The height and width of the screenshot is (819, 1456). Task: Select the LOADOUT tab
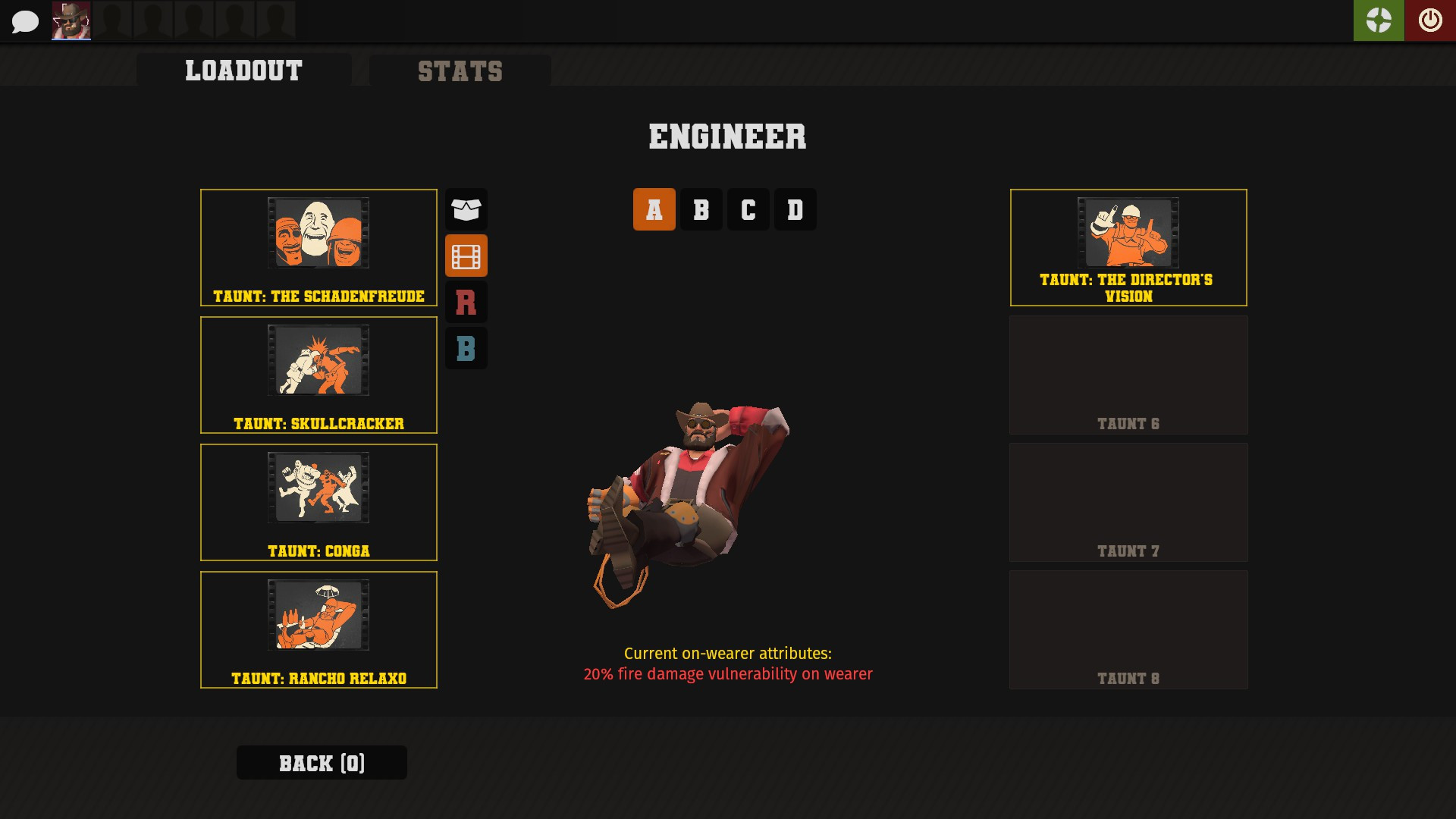click(243, 71)
